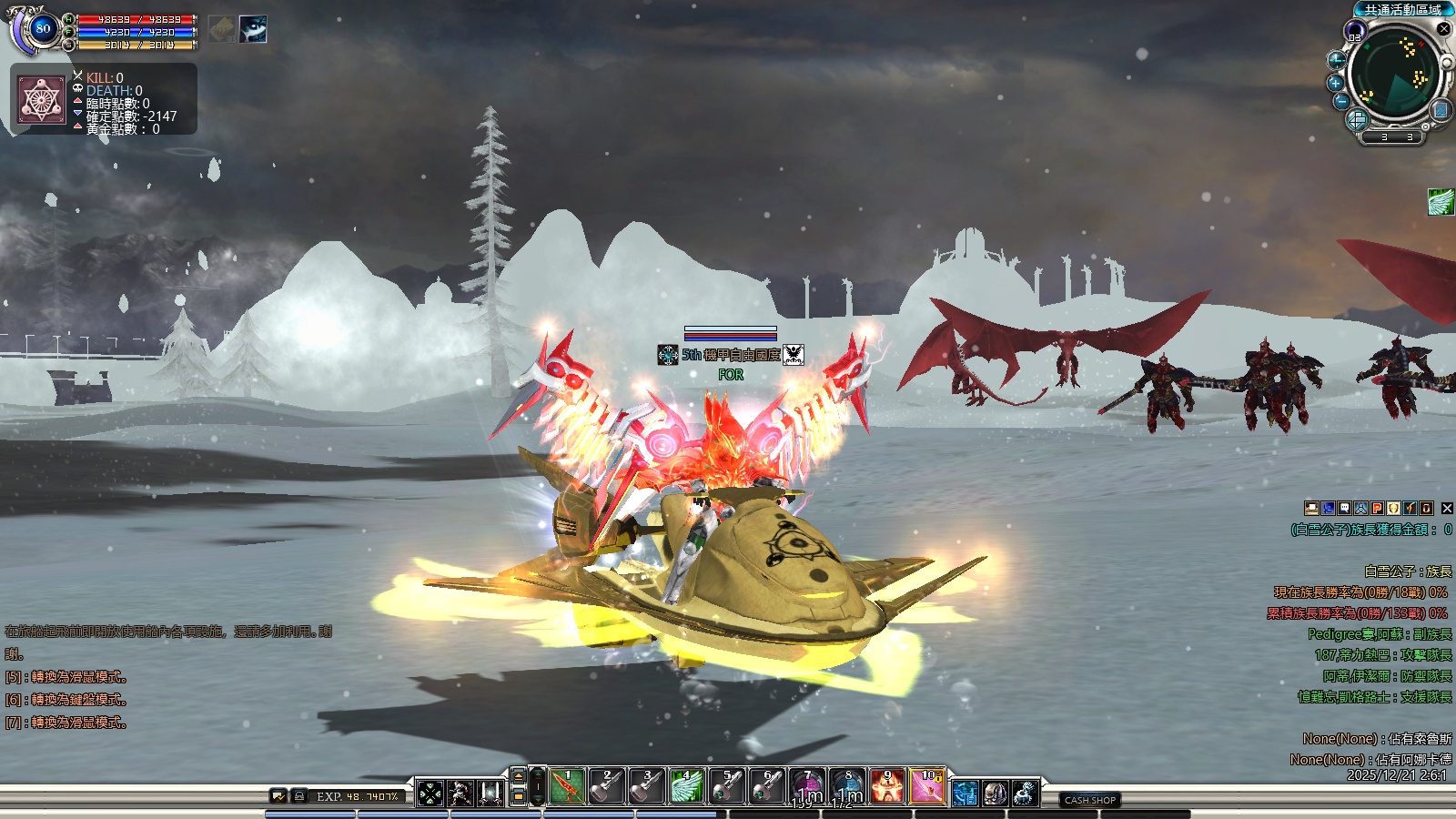Screen dimensions: 1456x819
Task: Use the green wing skill in slot 4
Action: (x=687, y=786)
